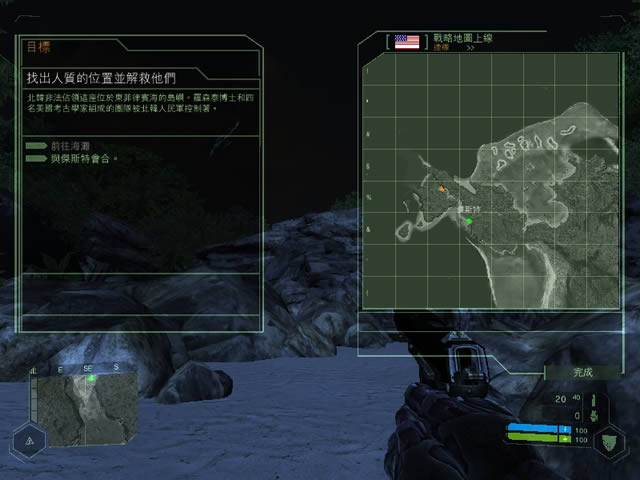The width and height of the screenshot is (640, 480).
Task: Click the double-arrow control under the map title
Action: pos(470,47)
